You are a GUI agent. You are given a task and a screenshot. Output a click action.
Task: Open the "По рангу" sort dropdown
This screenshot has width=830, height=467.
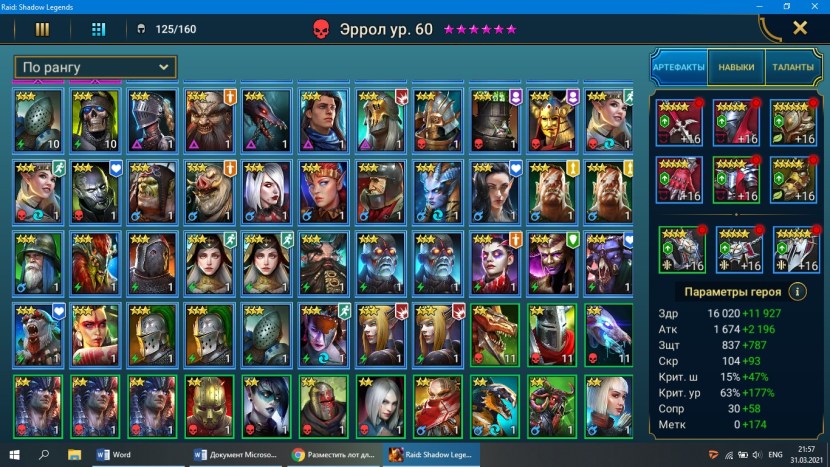(96, 67)
